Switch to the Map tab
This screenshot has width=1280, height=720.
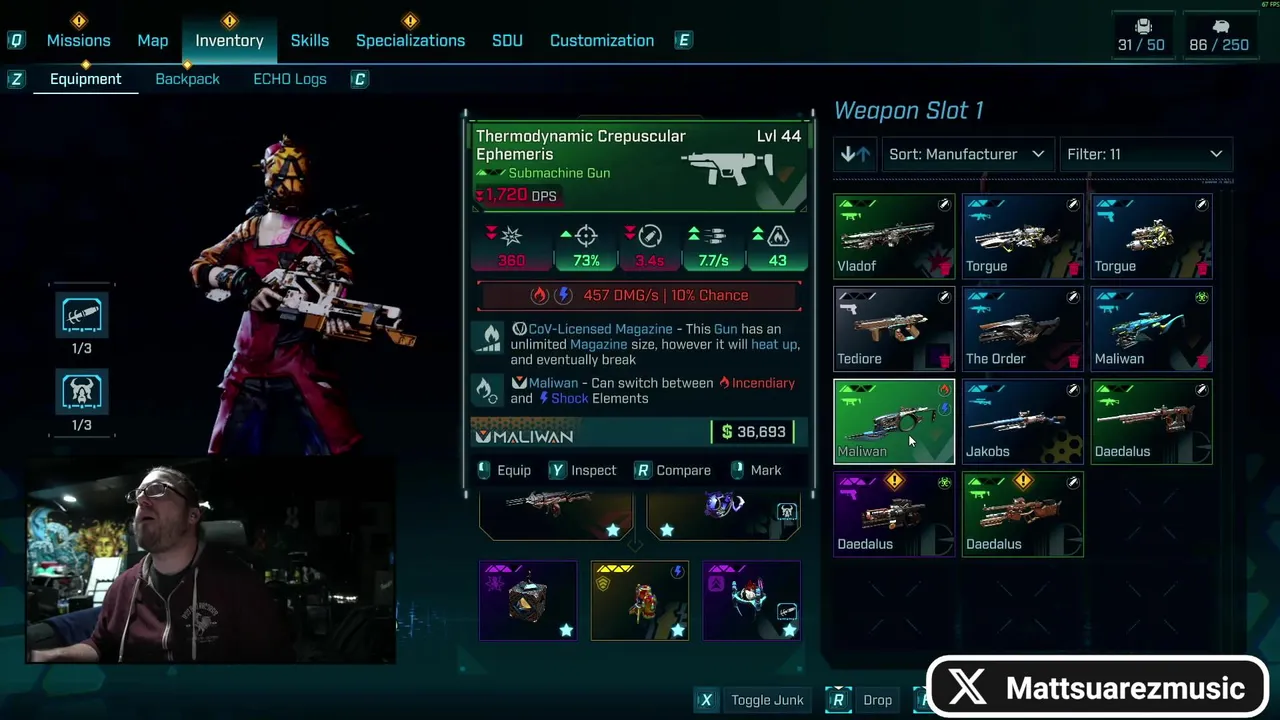(153, 40)
